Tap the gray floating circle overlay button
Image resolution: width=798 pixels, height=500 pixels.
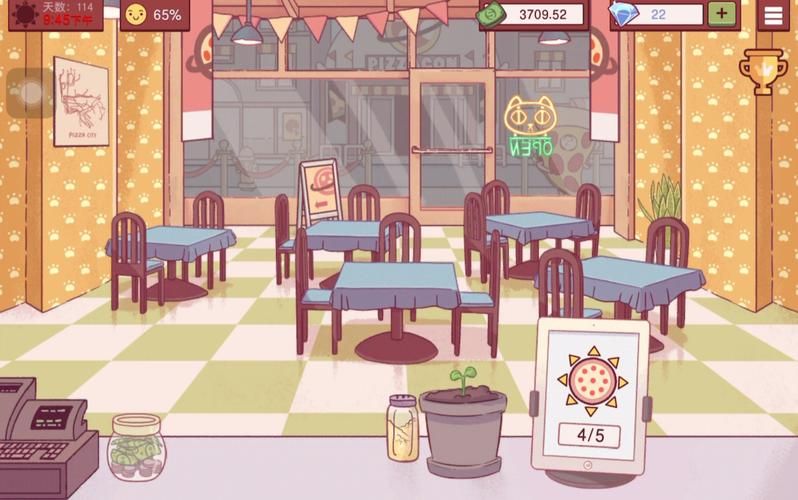click(31, 94)
